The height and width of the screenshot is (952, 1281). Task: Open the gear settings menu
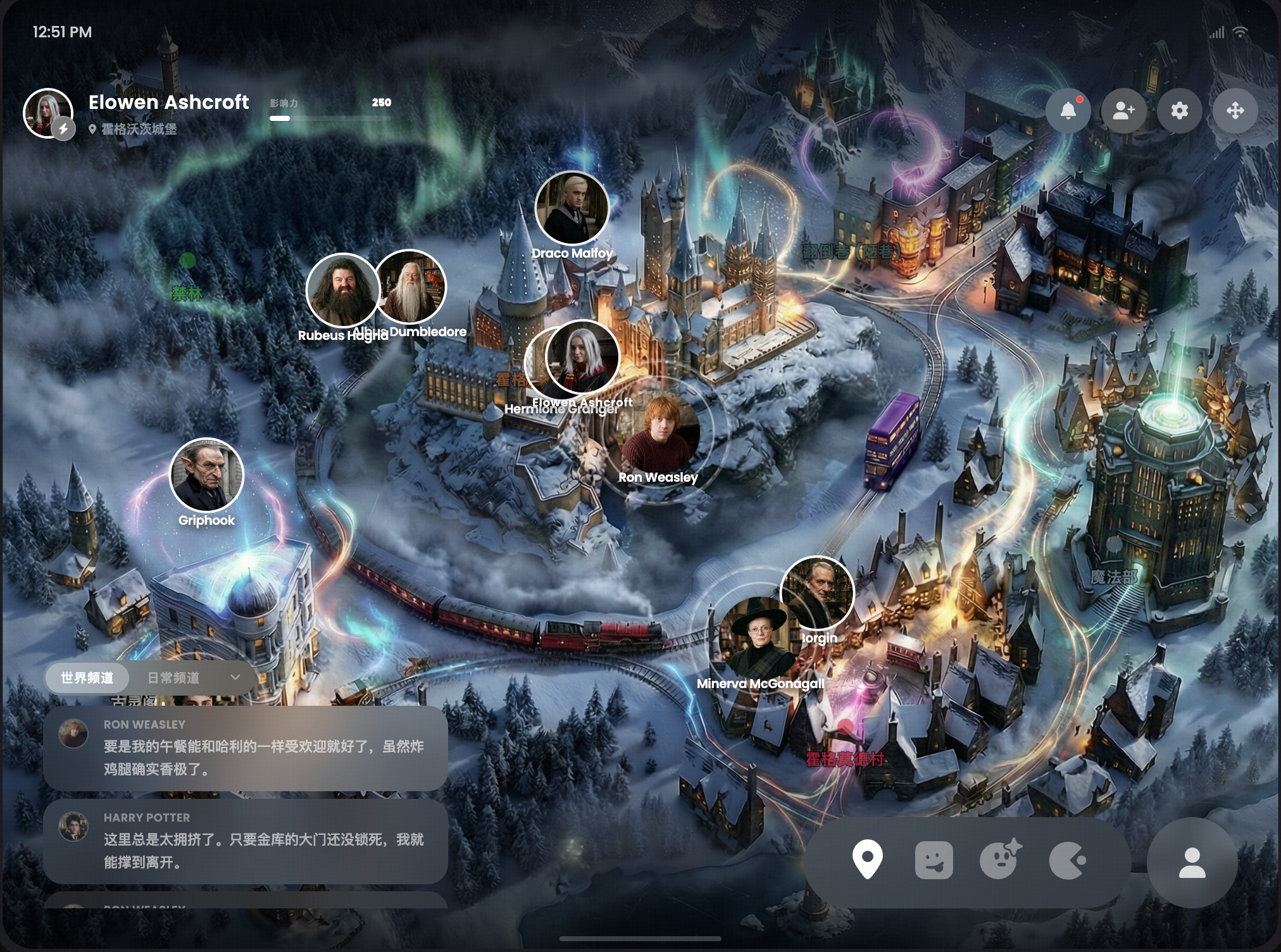[1179, 111]
